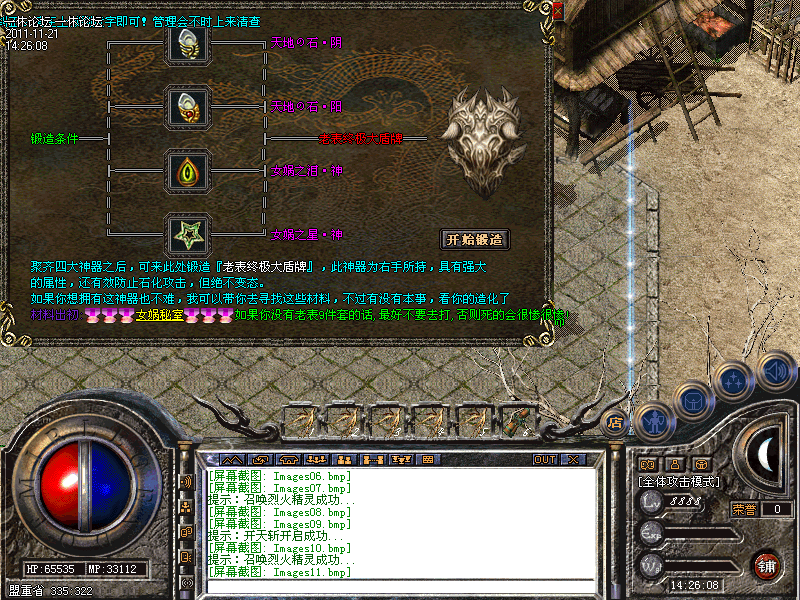Click the chat text input line
800x600 pixels.
pyautogui.click(x=400, y=585)
